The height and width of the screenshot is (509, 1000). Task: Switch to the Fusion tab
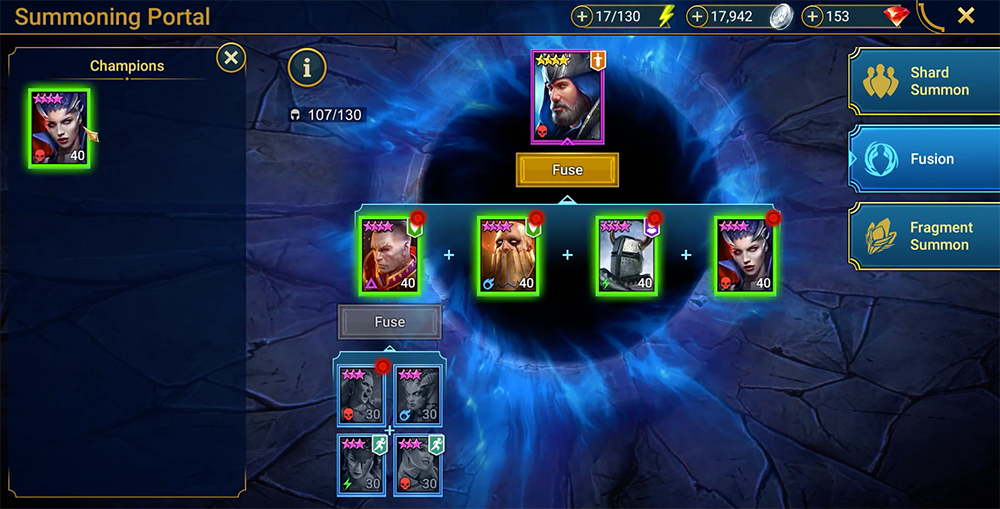tap(923, 159)
